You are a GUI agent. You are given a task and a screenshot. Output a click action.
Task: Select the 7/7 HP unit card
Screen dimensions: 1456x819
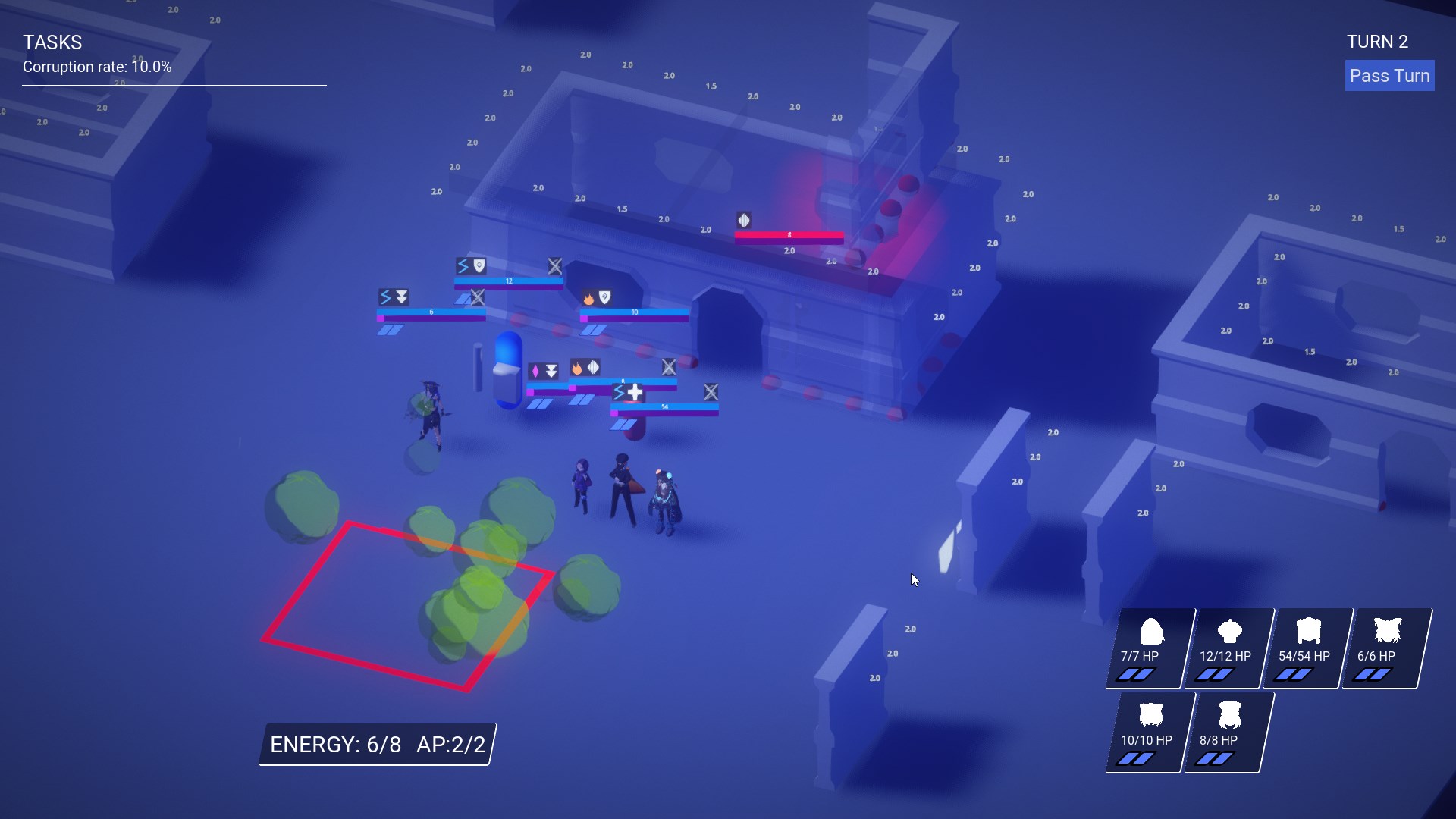(x=1146, y=648)
